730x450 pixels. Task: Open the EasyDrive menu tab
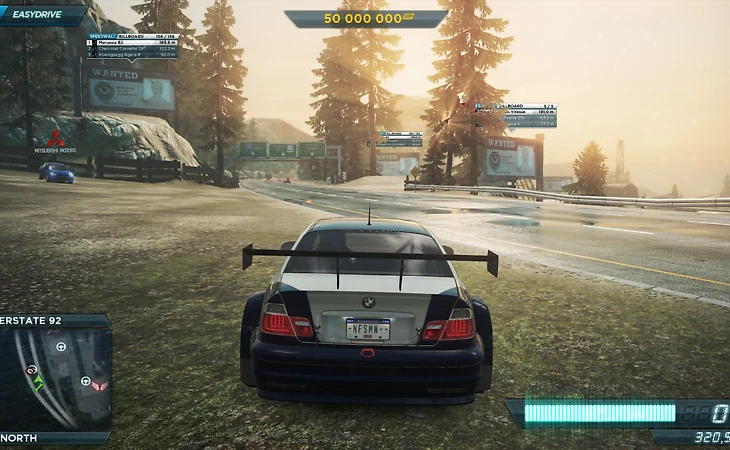tap(40, 14)
